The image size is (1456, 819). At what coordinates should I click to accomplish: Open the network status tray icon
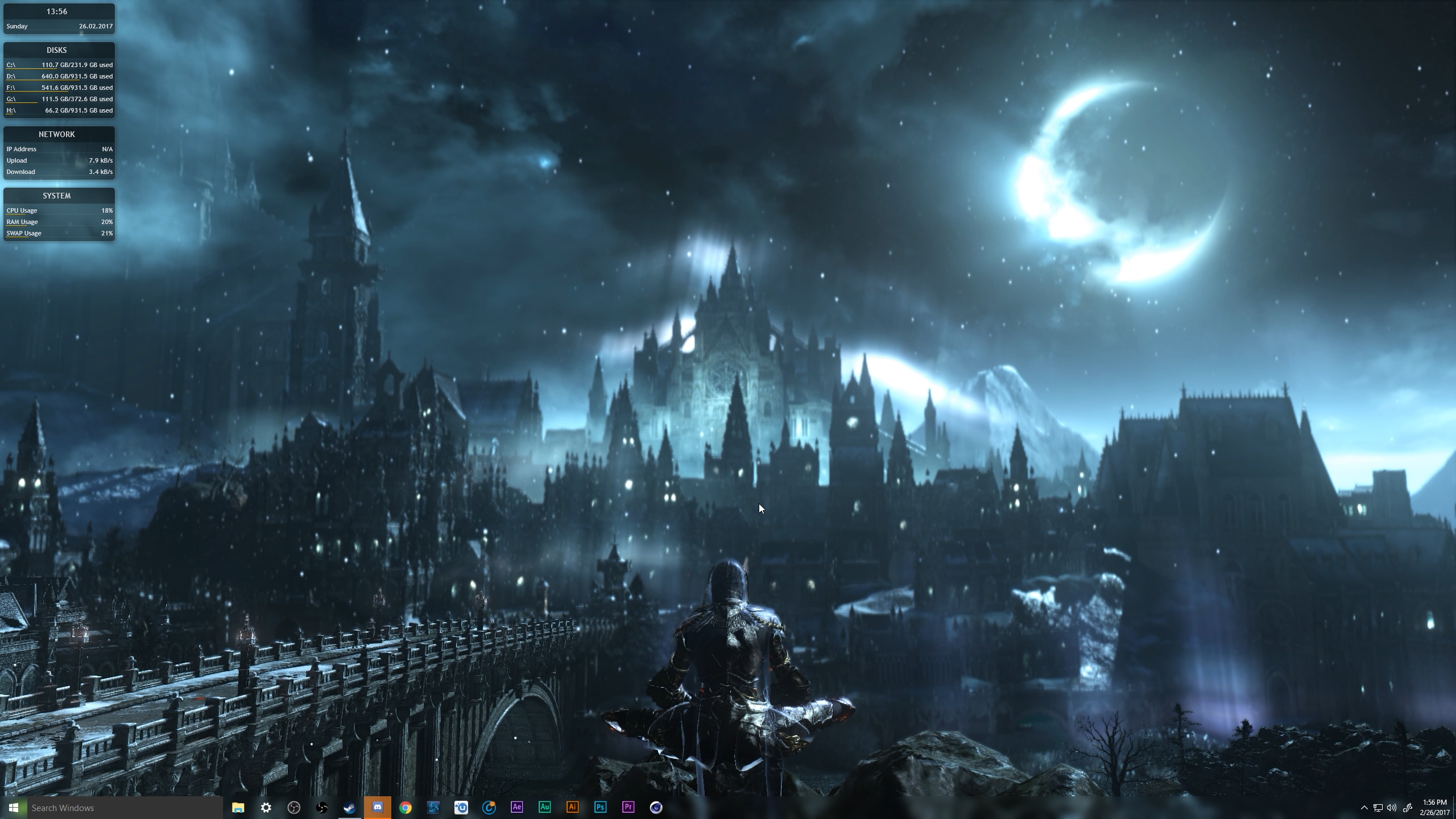1378,808
